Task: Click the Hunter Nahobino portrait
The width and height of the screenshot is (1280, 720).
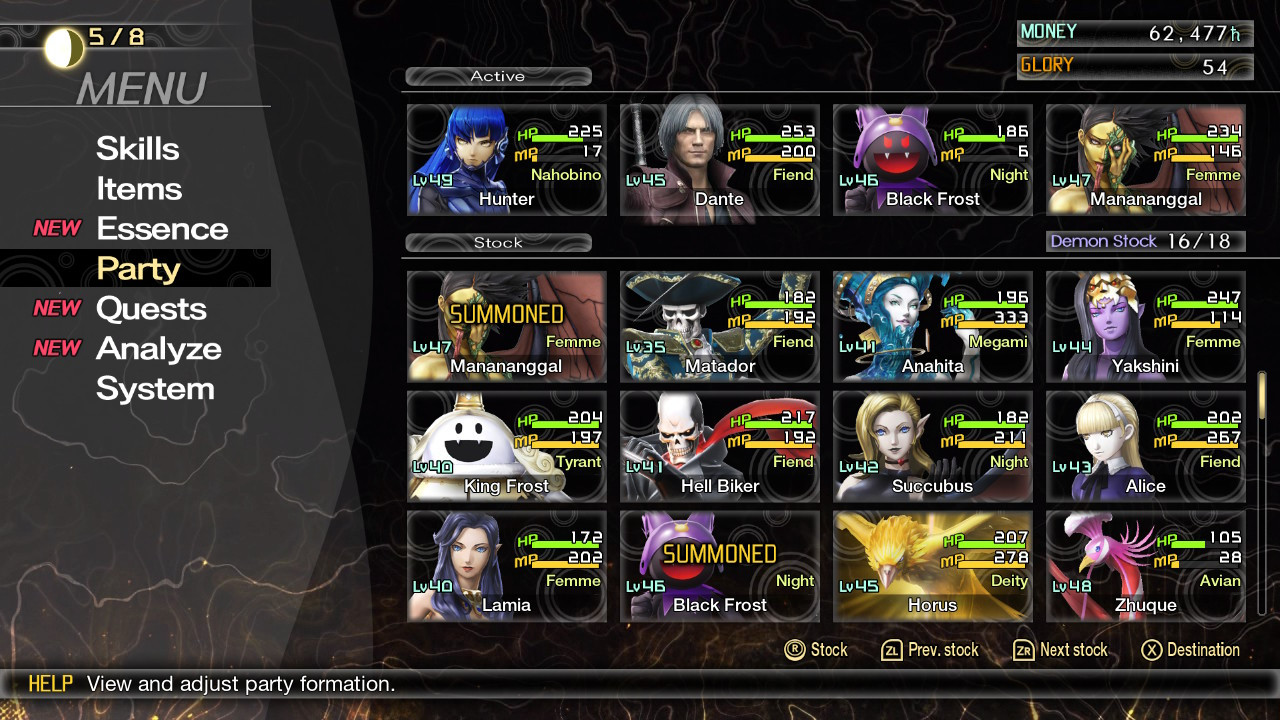Action: (x=506, y=160)
